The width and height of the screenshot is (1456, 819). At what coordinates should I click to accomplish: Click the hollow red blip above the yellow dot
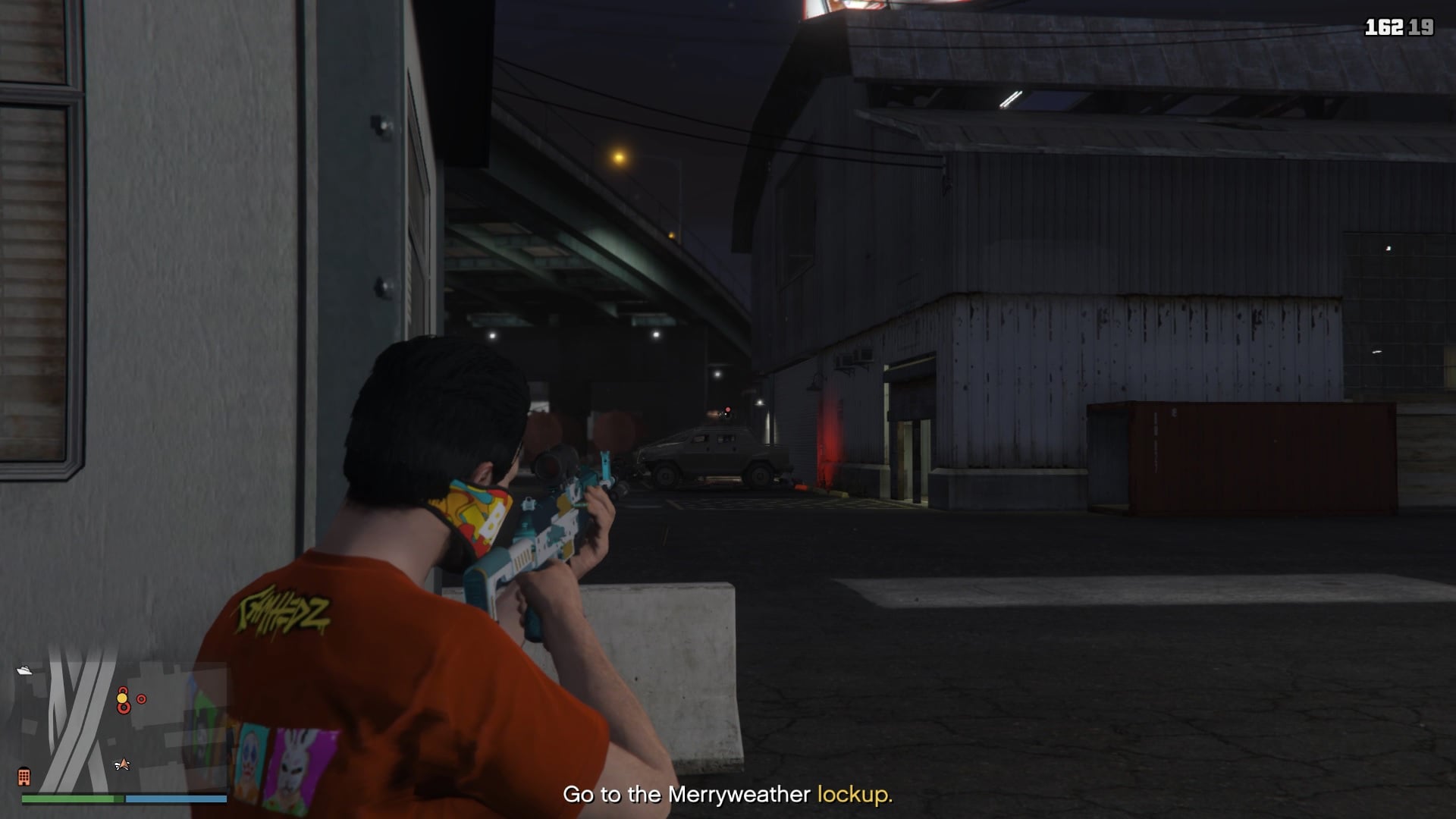tap(123, 689)
